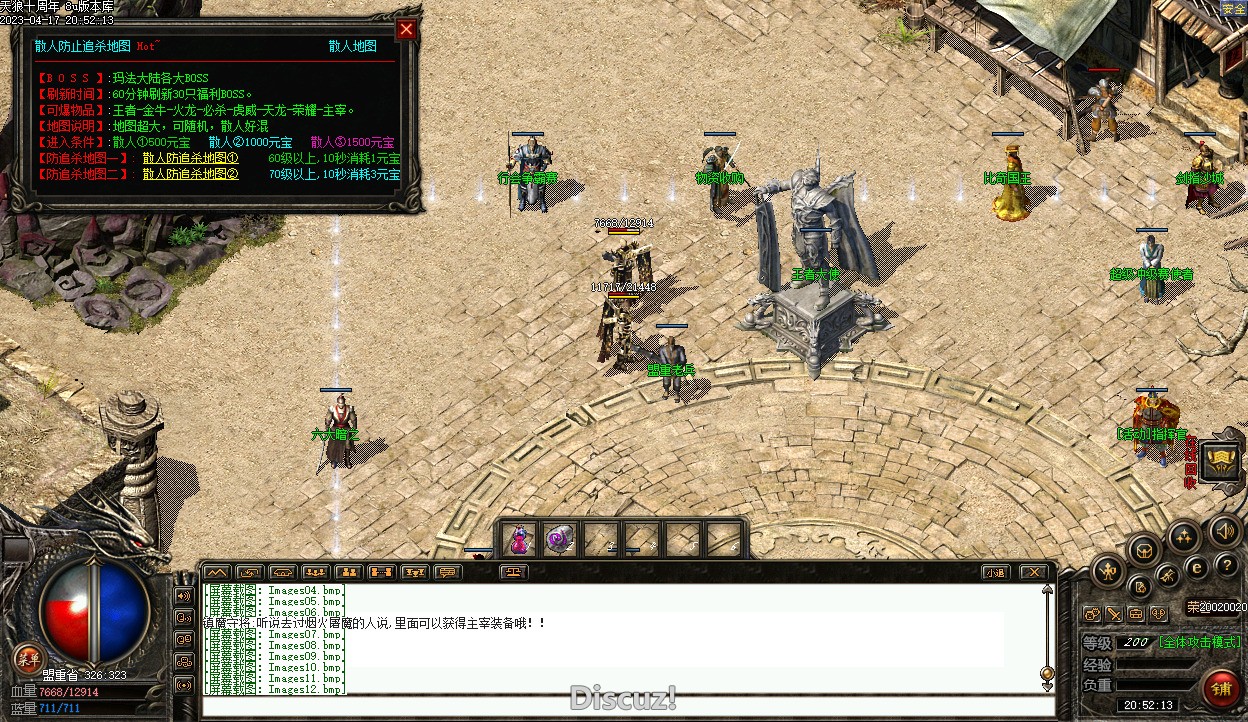The image size is (1248, 722).
Task: Click the crossed swords small icon
Action: 1113,614
